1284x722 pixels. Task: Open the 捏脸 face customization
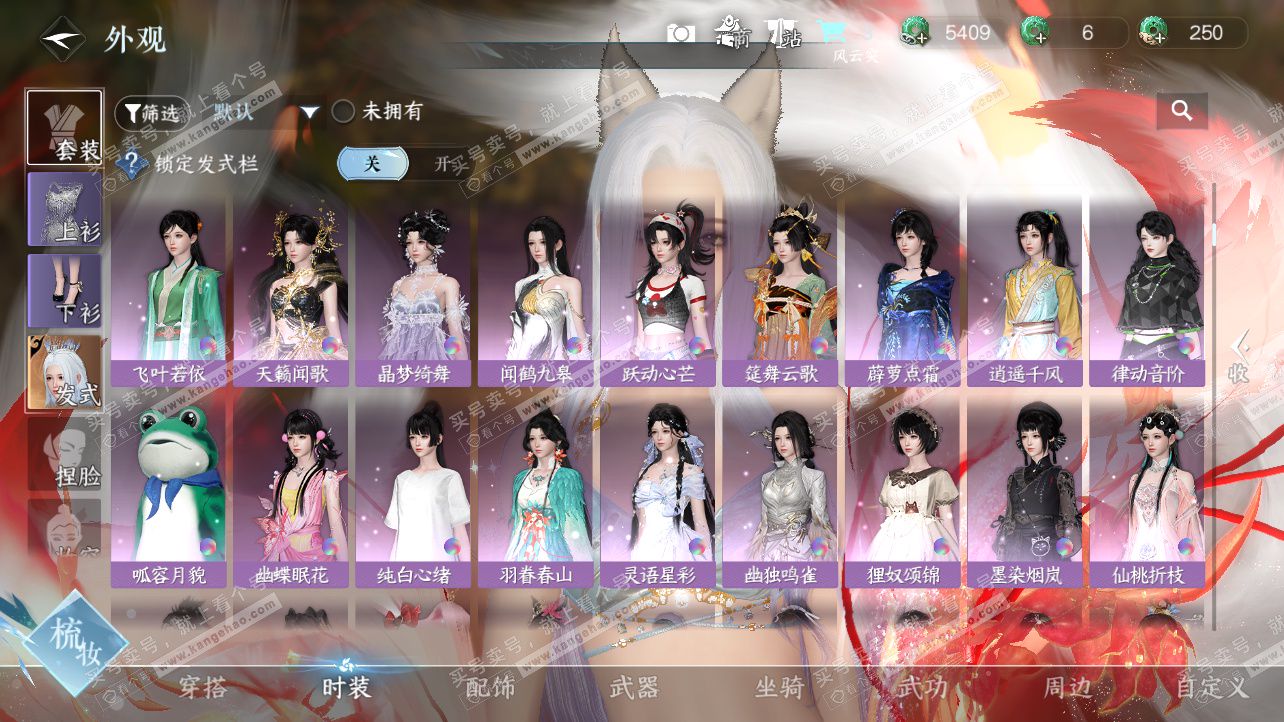point(65,455)
